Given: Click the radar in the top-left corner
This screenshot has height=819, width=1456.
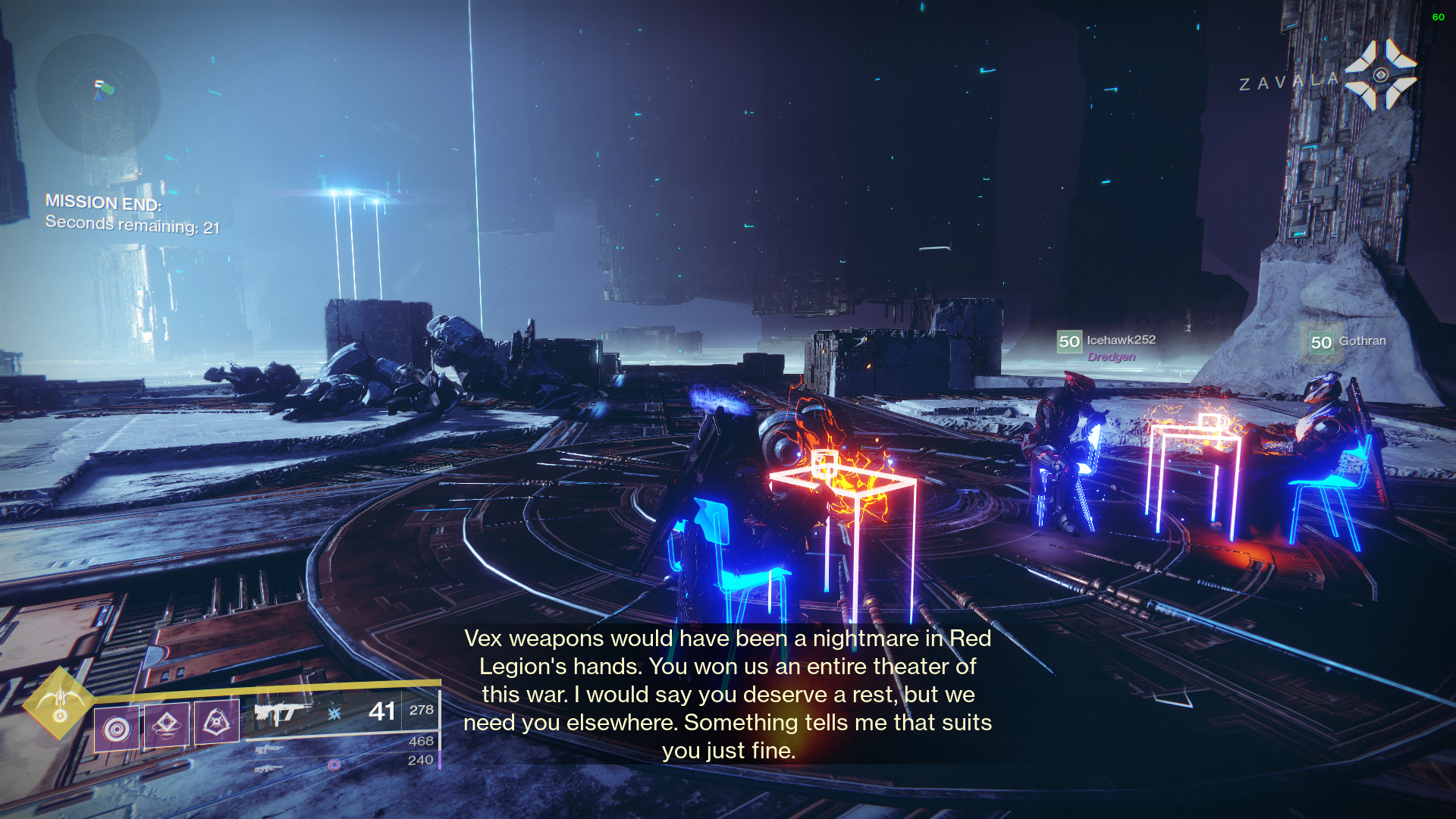Looking at the screenshot, I should (x=98, y=94).
